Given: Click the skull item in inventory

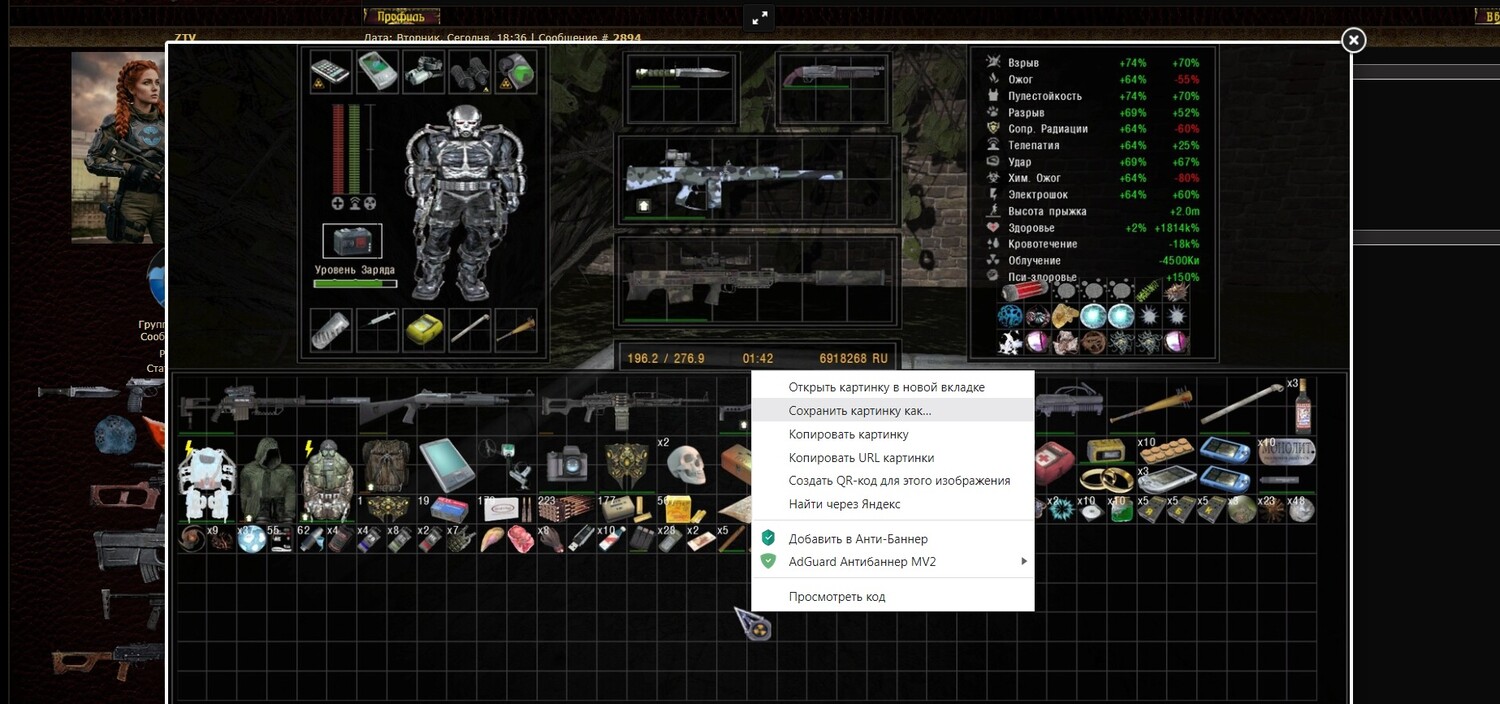Looking at the screenshot, I should 686,463.
